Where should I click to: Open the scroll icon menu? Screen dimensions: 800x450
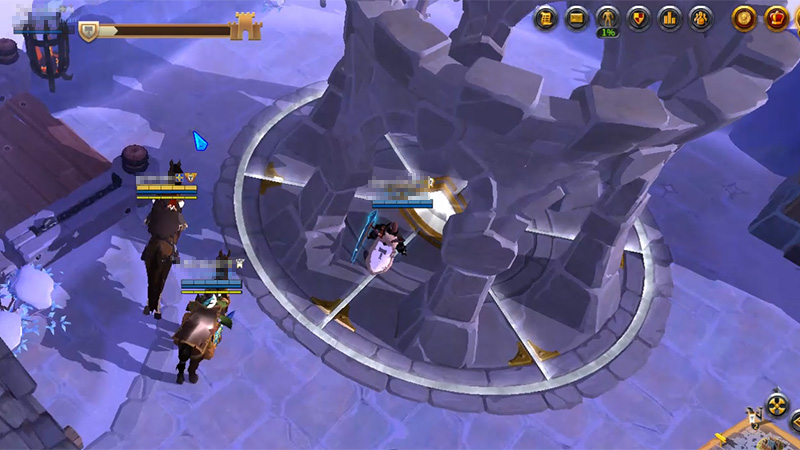tap(545, 17)
